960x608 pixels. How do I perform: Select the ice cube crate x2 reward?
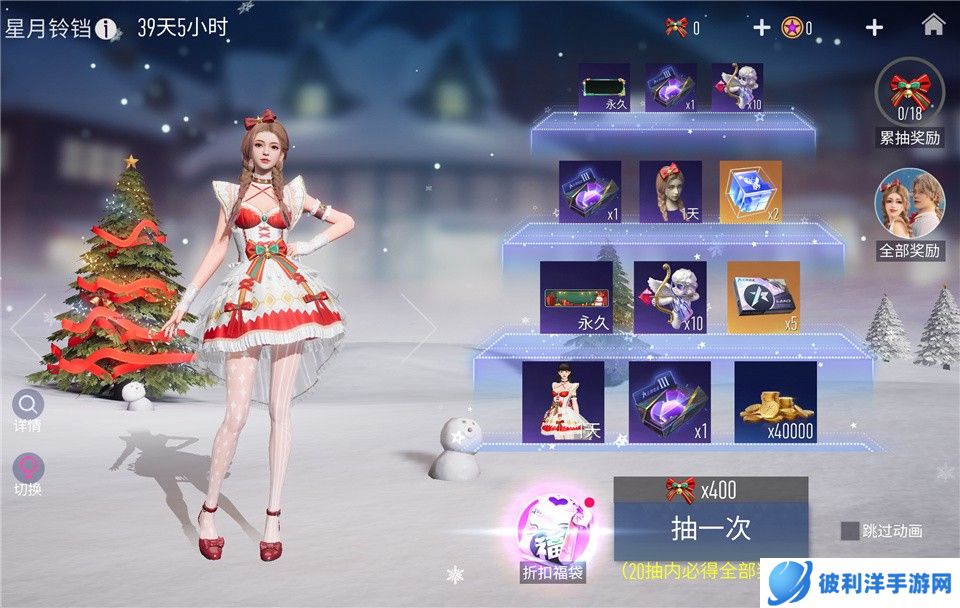pyautogui.click(x=750, y=192)
